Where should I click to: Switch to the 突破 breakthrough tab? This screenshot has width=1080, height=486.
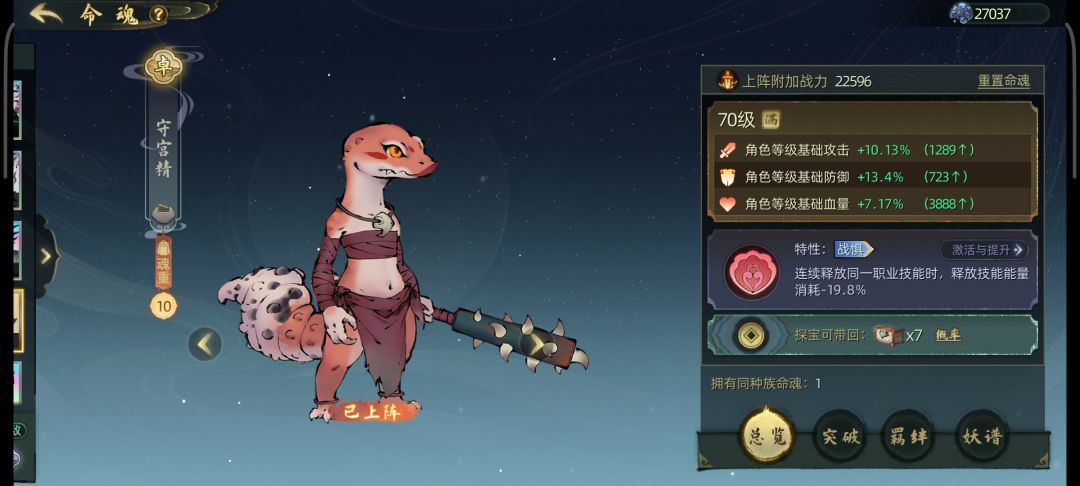pyautogui.click(x=840, y=436)
